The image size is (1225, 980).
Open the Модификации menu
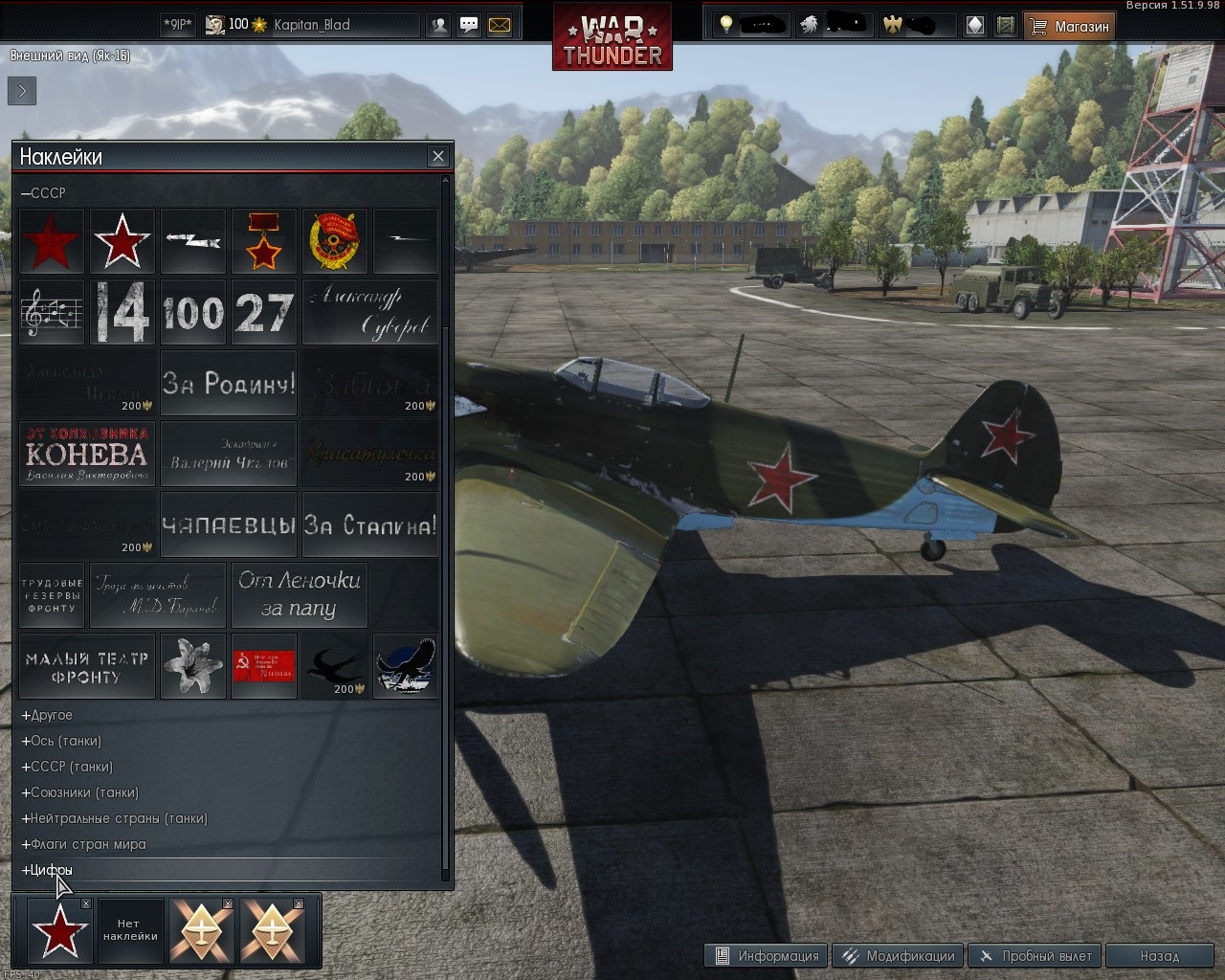[x=899, y=955]
